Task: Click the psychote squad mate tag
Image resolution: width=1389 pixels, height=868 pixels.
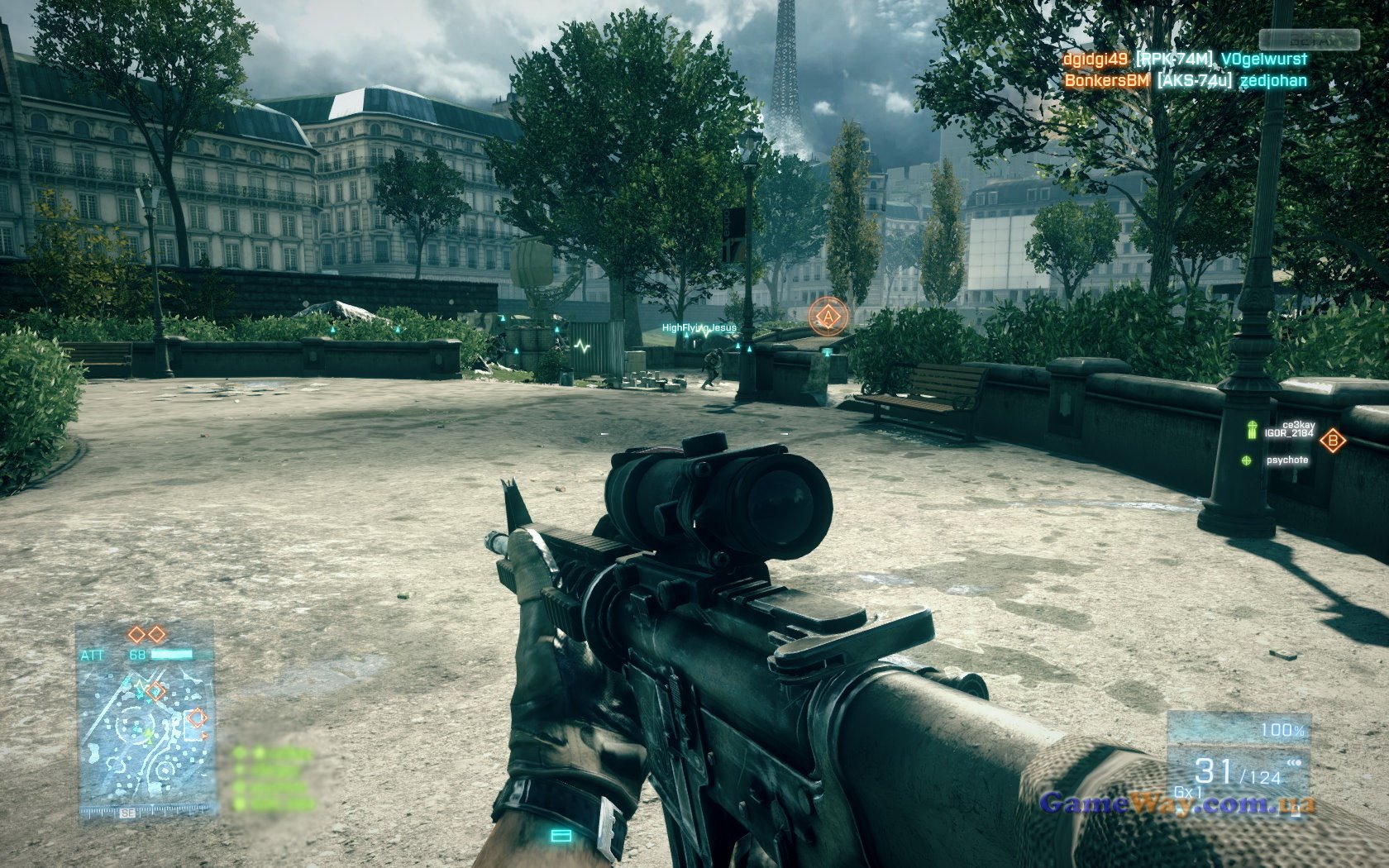Action: click(x=1287, y=460)
